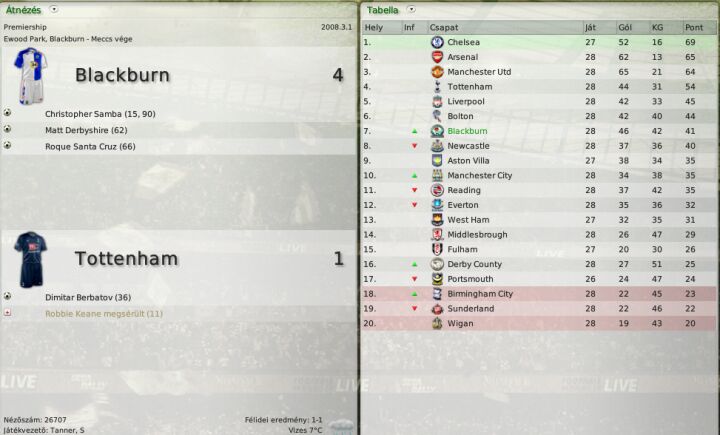The height and width of the screenshot is (435, 720).
Task: Choose Derby County in the standings
Action: click(x=474, y=264)
